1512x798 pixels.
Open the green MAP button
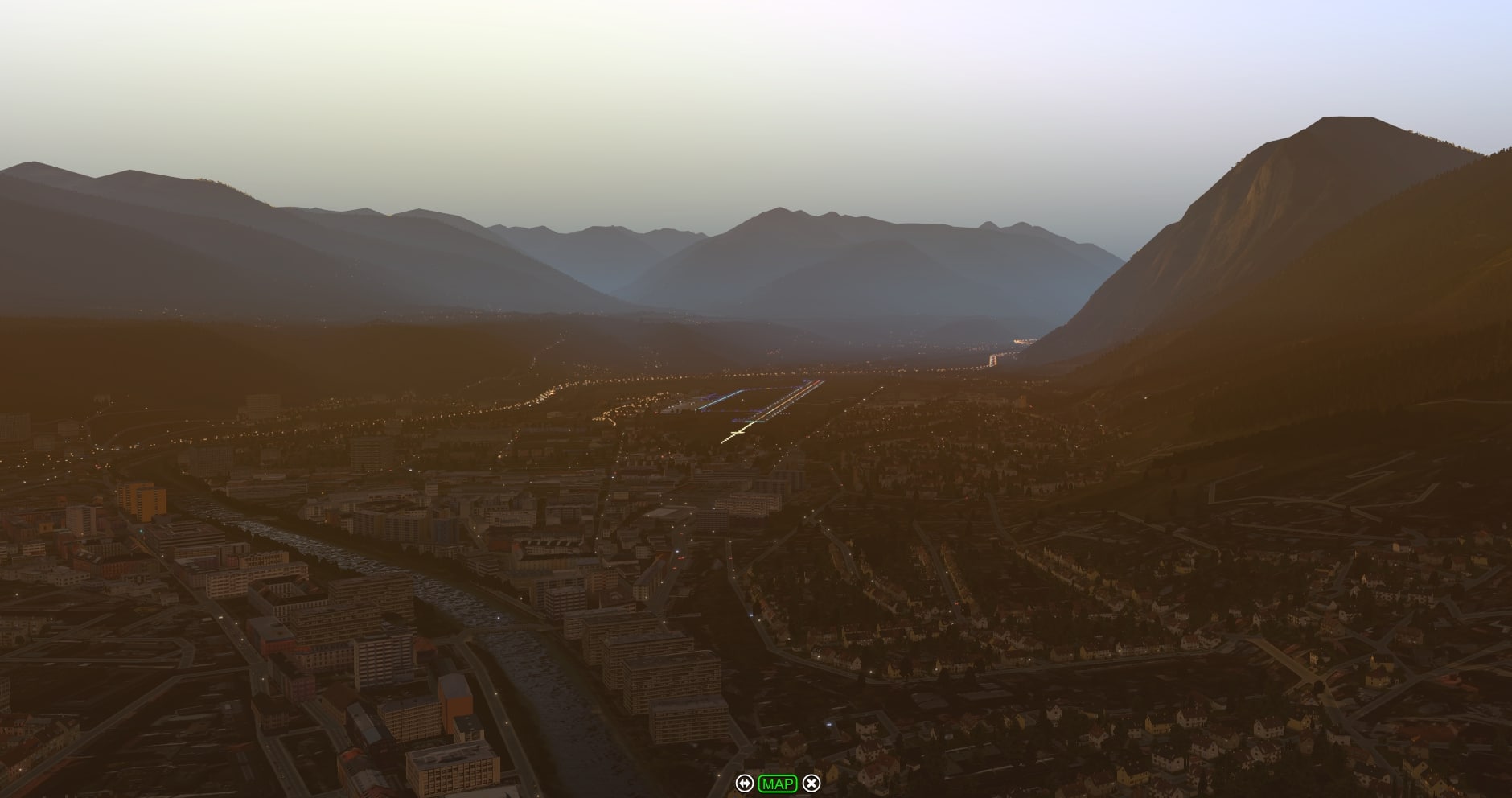(778, 783)
